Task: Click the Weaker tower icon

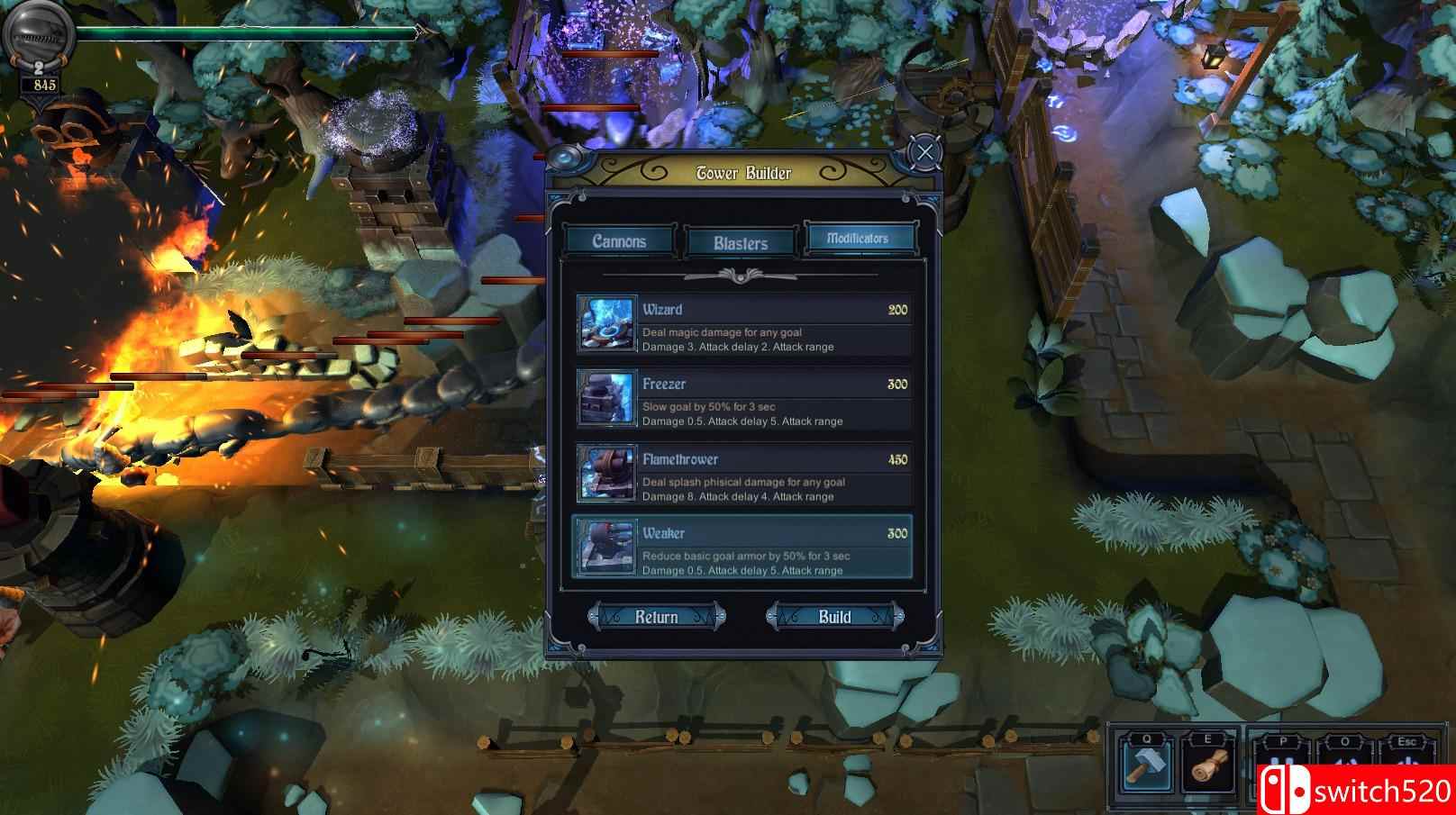Action: point(608,548)
